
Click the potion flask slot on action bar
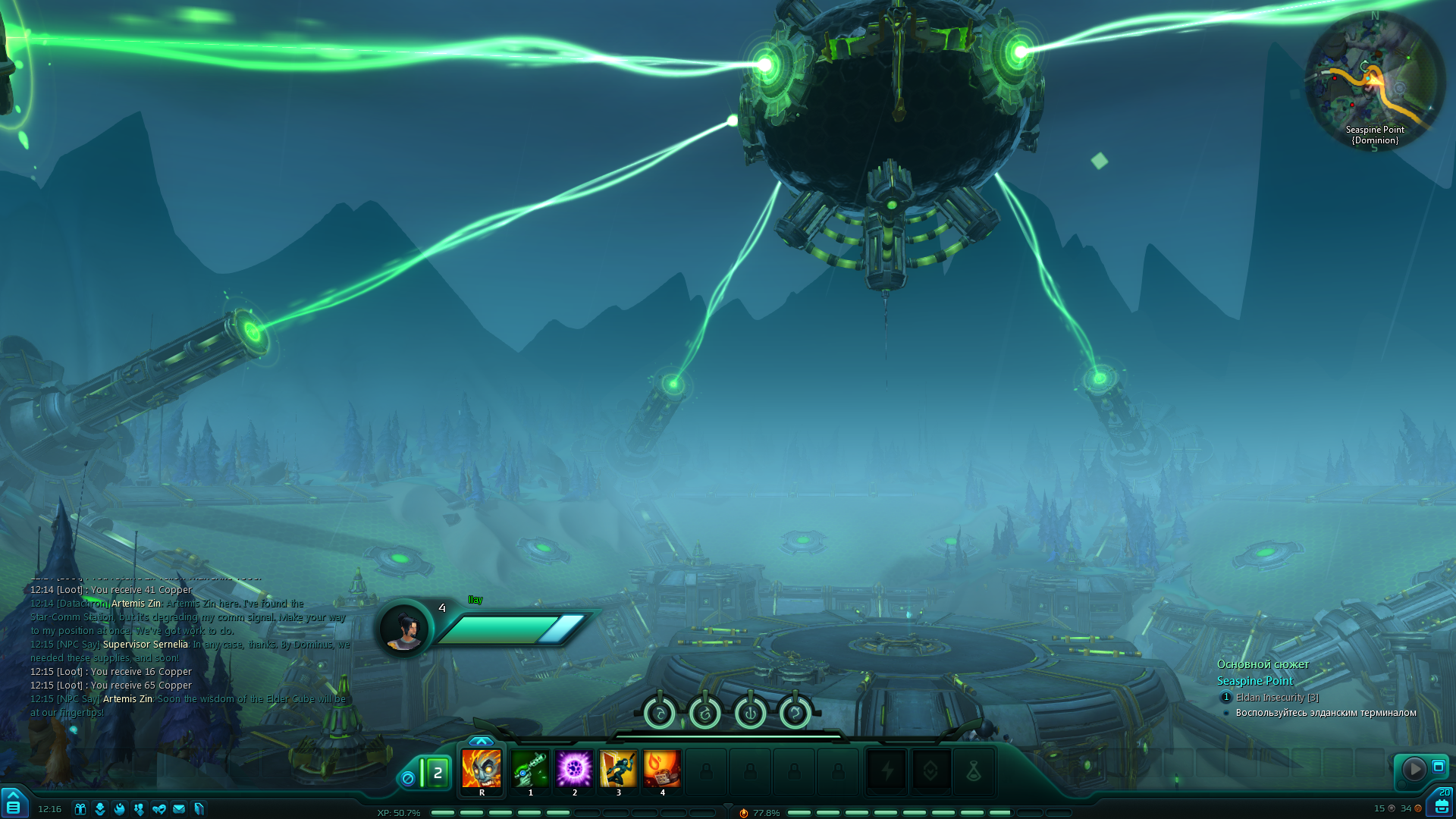click(974, 772)
